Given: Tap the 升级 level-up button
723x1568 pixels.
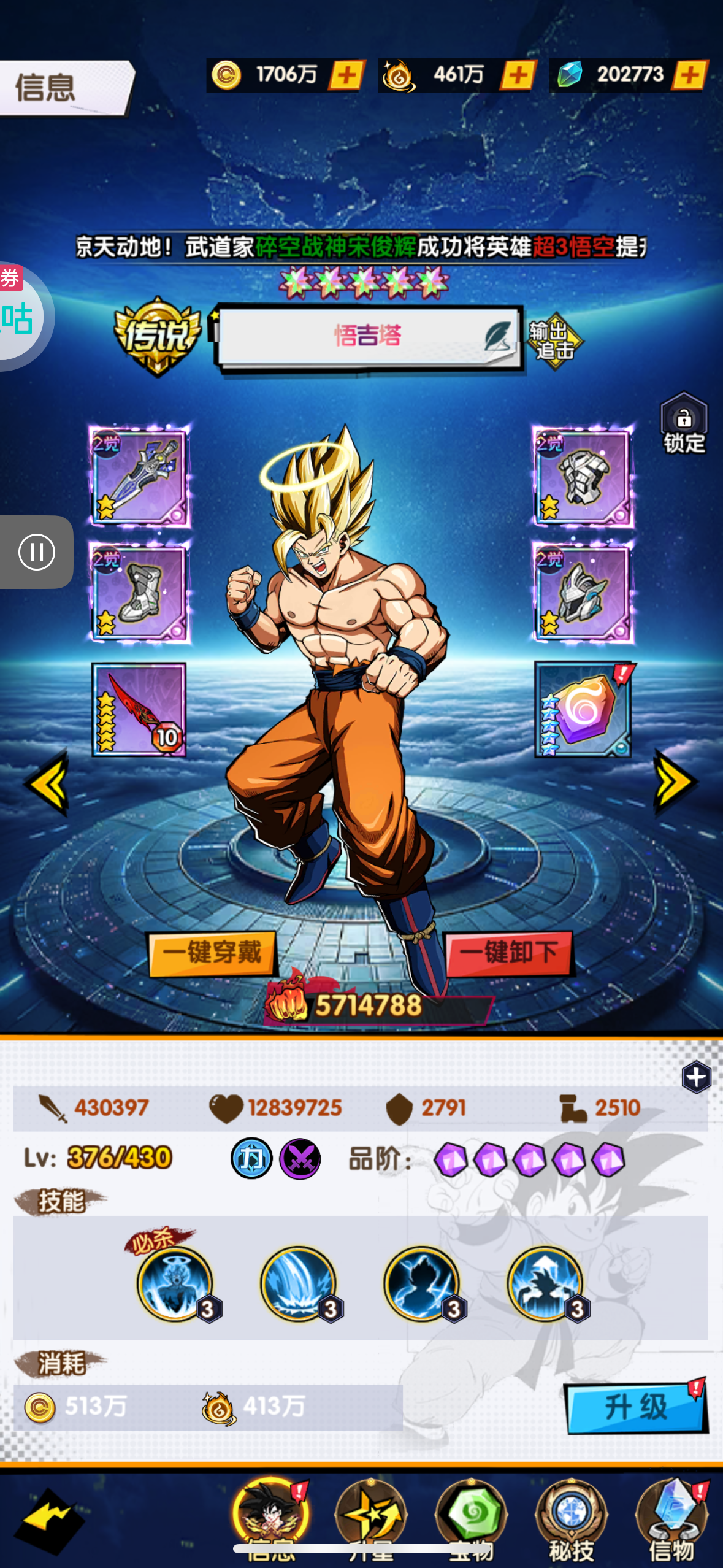Looking at the screenshot, I should [x=636, y=1407].
